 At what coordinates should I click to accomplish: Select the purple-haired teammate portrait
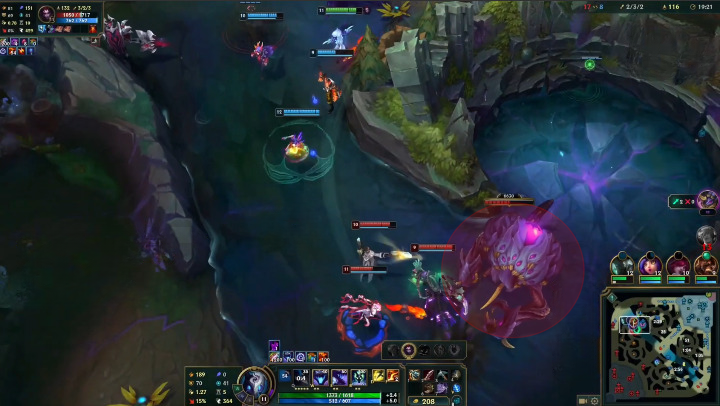(x=650, y=266)
